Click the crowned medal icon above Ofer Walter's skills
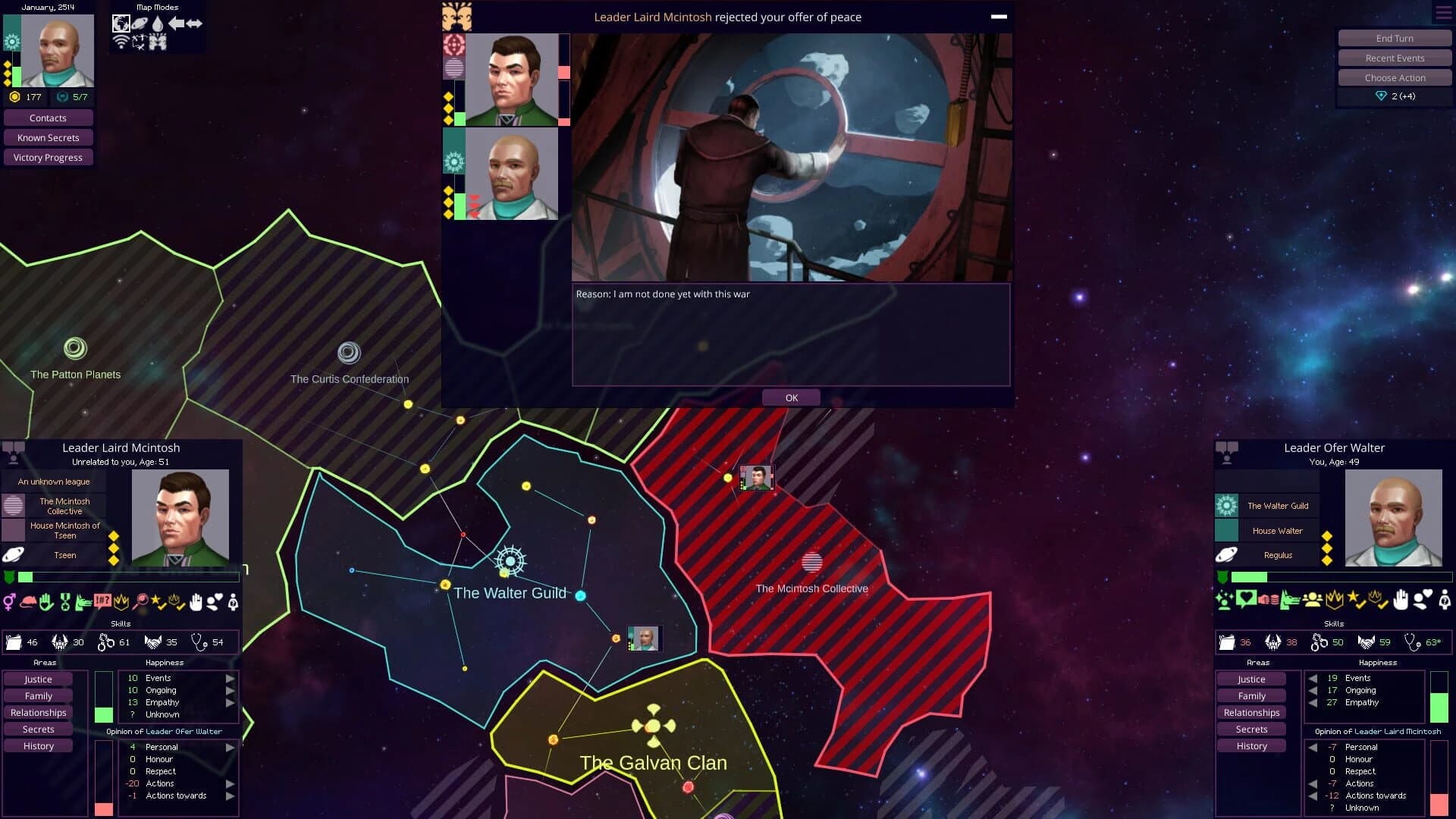This screenshot has height=819, width=1456. pyautogui.click(x=1334, y=601)
